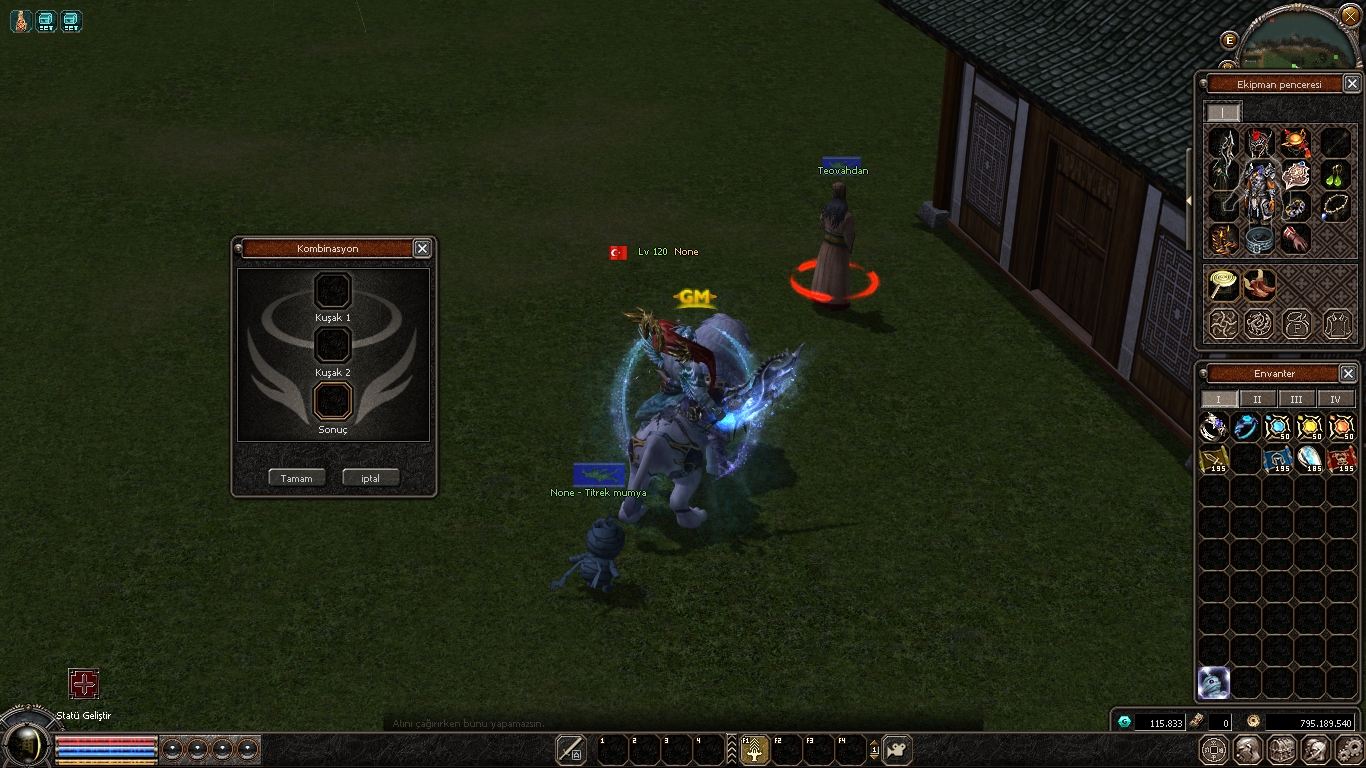Viewport: 1366px width, 768px height.
Task: Switch to inventory tab II
Action: (x=1257, y=399)
